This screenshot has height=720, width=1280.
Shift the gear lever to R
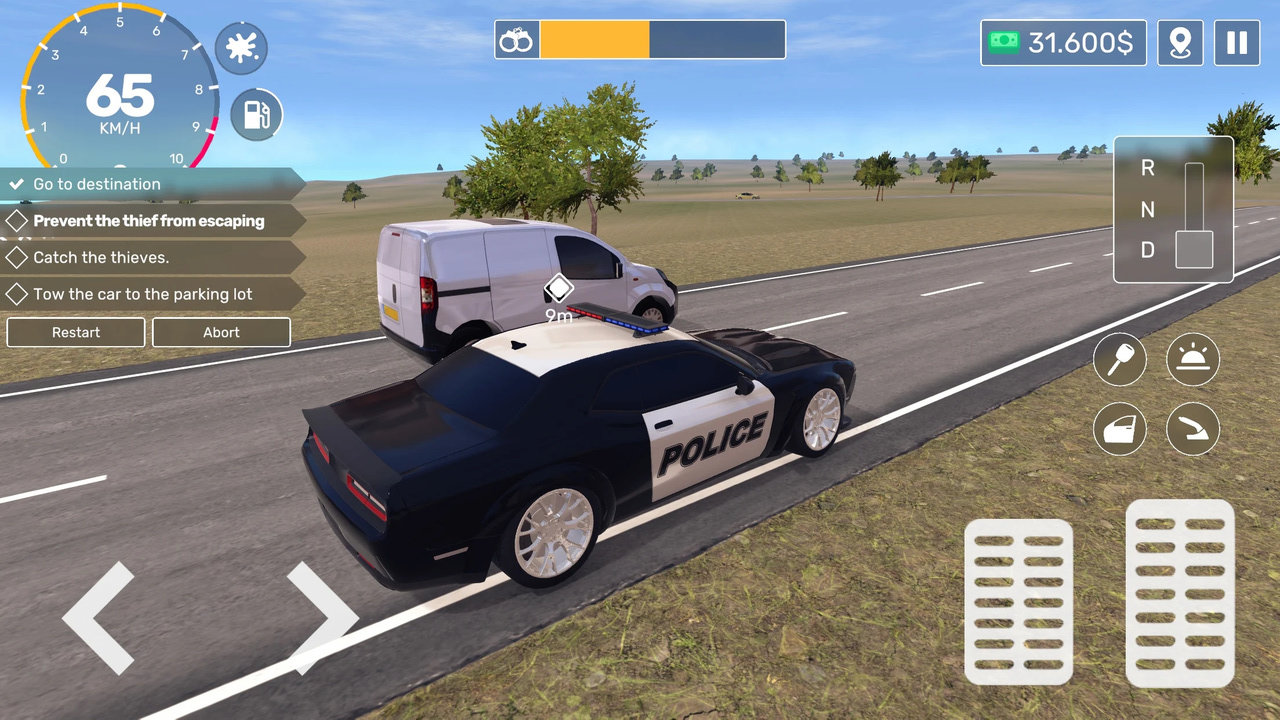pyautogui.click(x=1148, y=168)
